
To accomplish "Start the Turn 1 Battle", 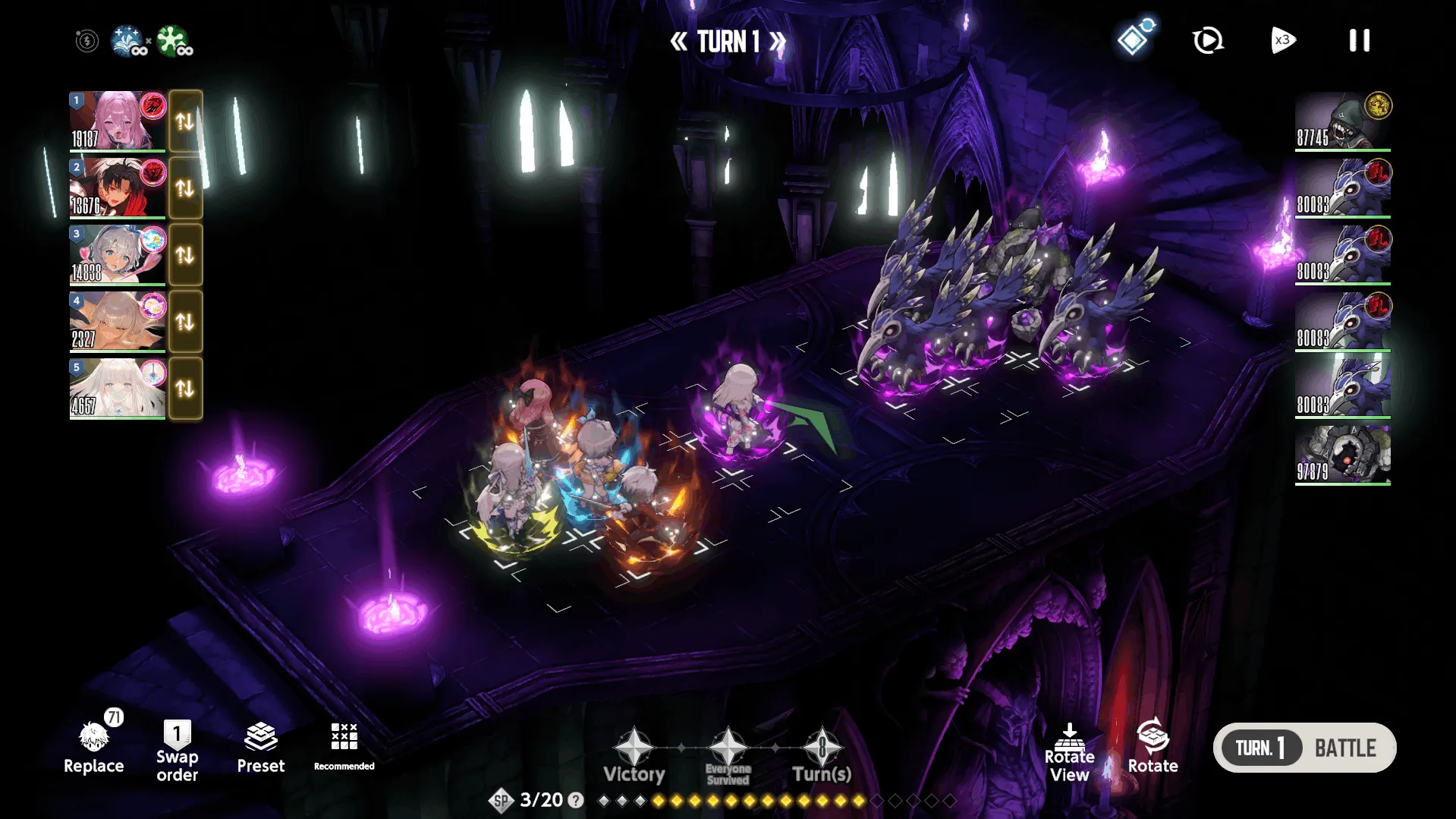I will tap(1304, 748).
